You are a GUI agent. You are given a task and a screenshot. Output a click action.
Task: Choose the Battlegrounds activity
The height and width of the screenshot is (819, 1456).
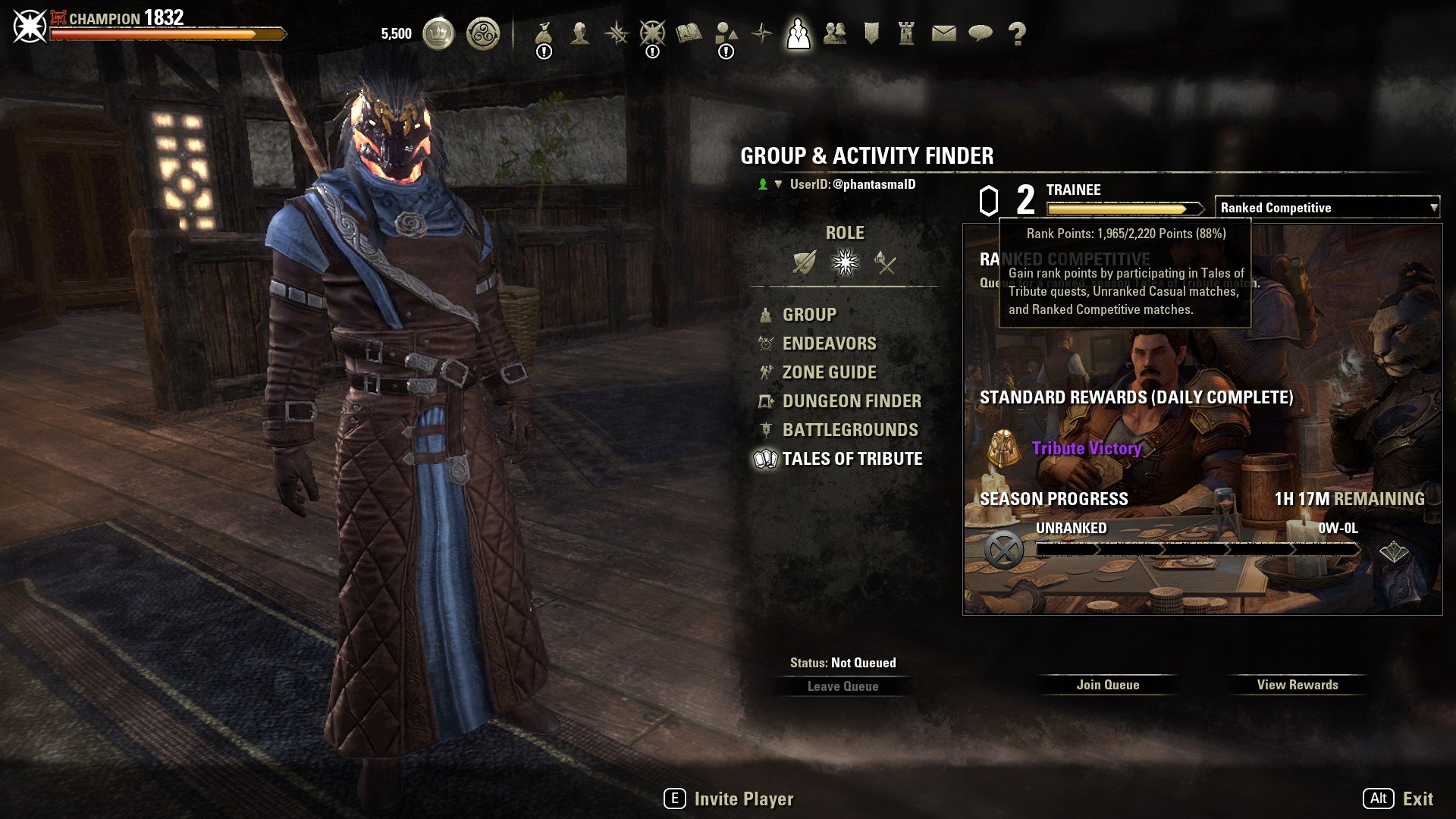[x=850, y=430]
